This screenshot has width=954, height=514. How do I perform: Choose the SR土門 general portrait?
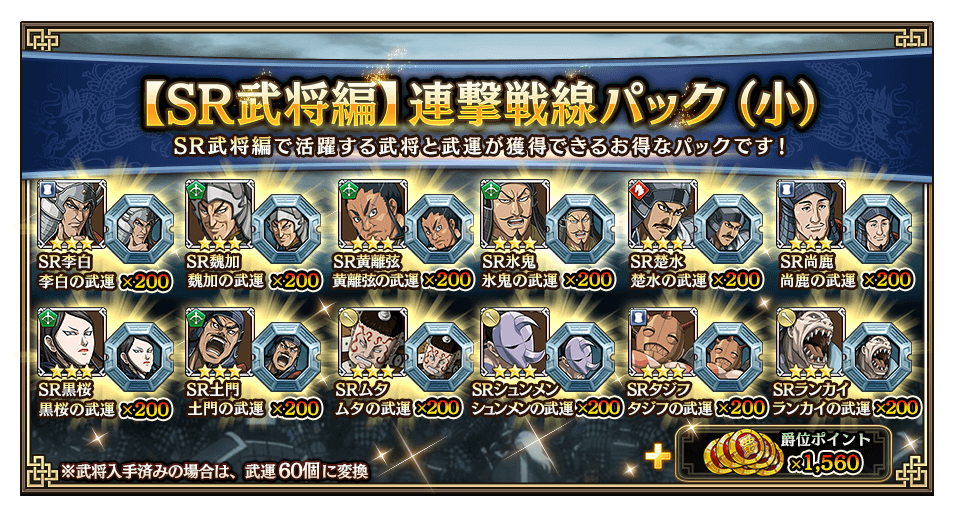pyautogui.click(x=218, y=342)
